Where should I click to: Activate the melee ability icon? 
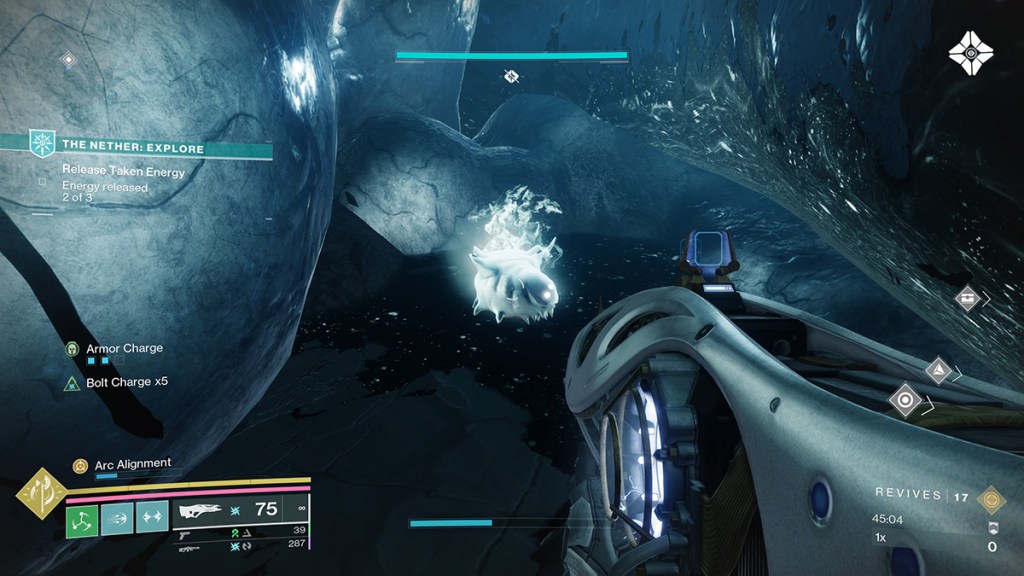click(118, 520)
